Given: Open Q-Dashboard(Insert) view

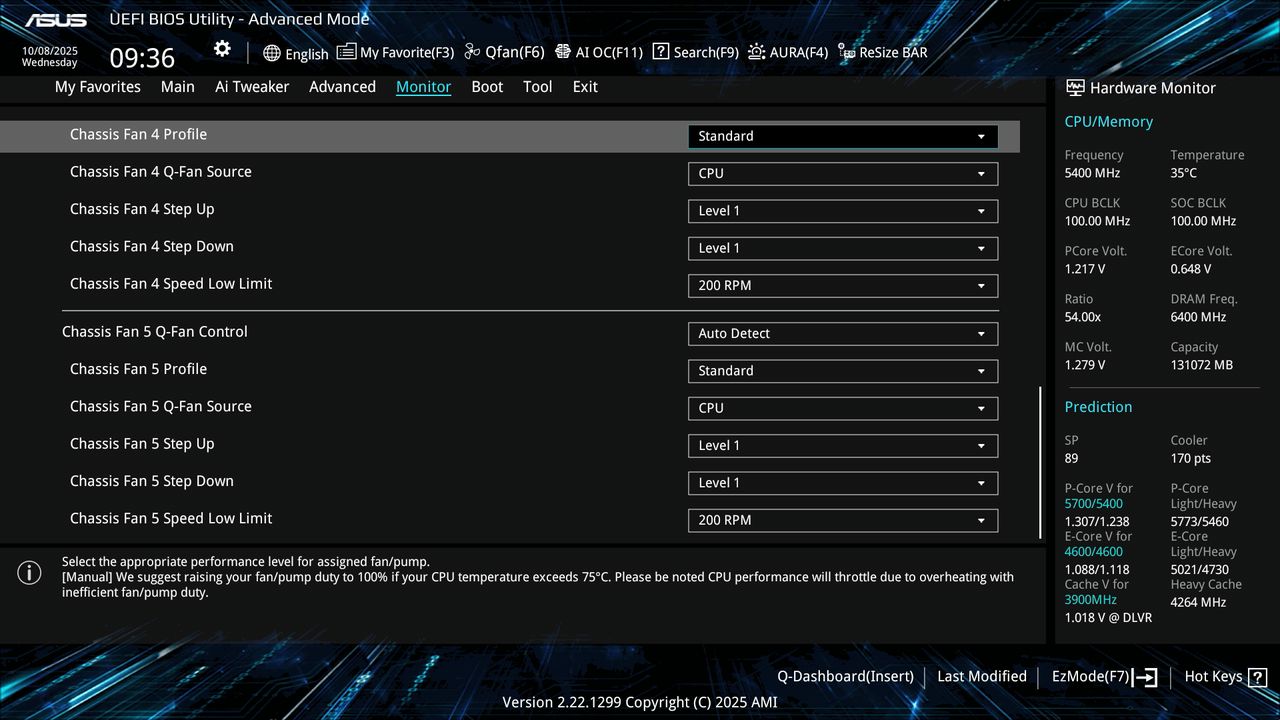Looking at the screenshot, I should (844, 676).
